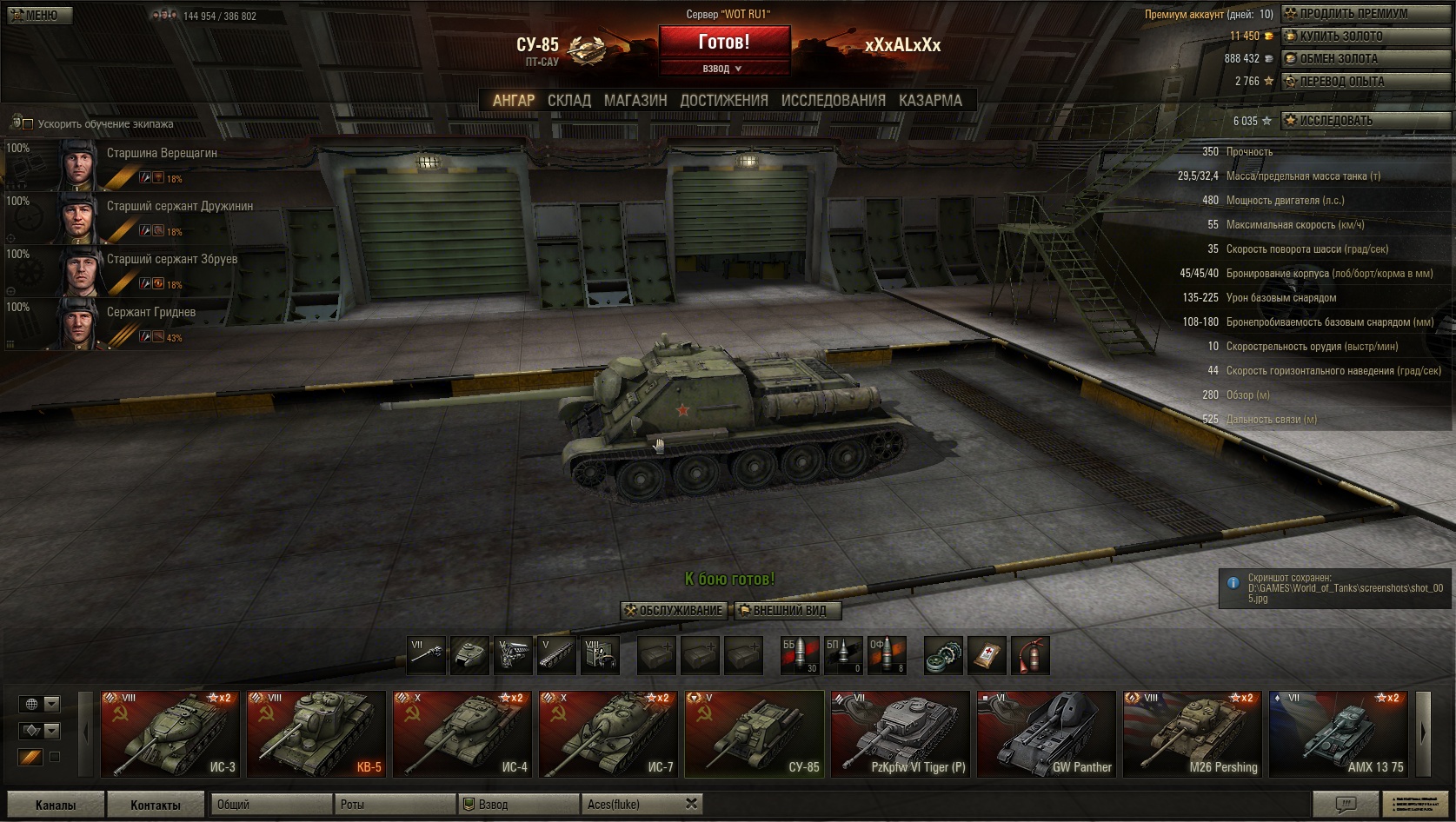Open the Меню button

(33, 15)
